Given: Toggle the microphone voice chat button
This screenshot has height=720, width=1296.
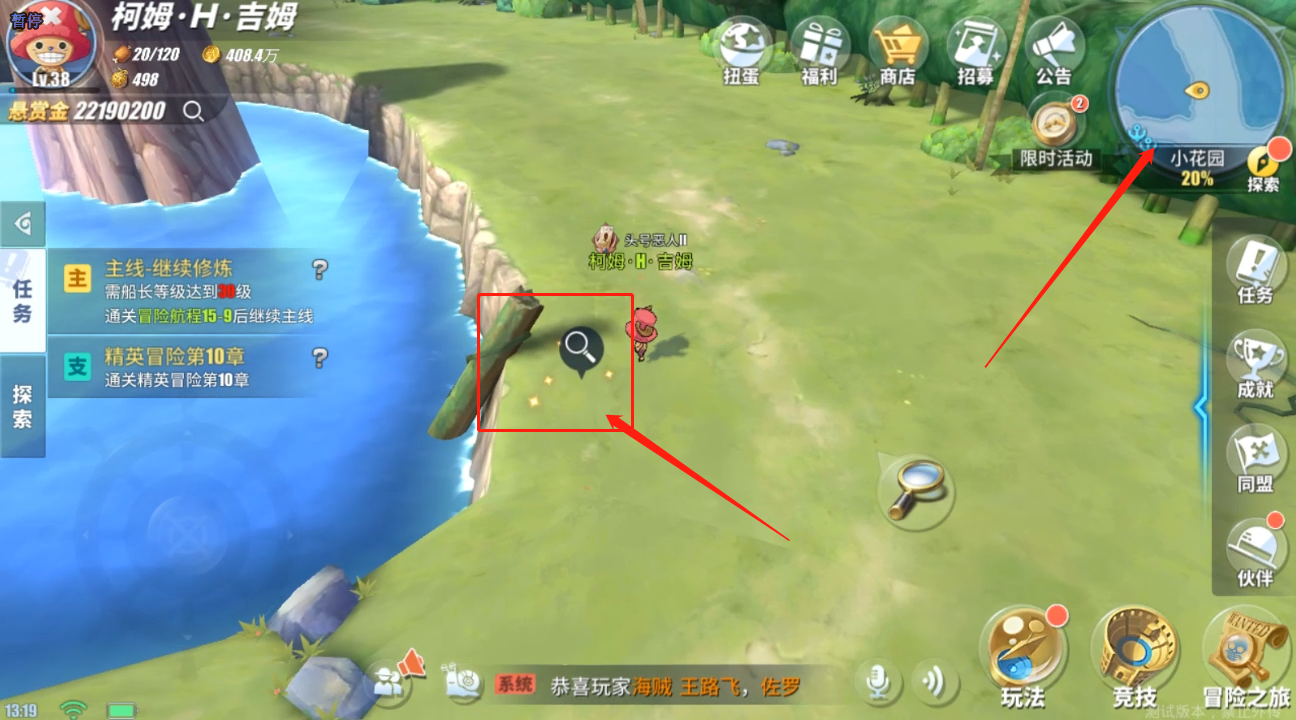Looking at the screenshot, I should pos(878,682).
